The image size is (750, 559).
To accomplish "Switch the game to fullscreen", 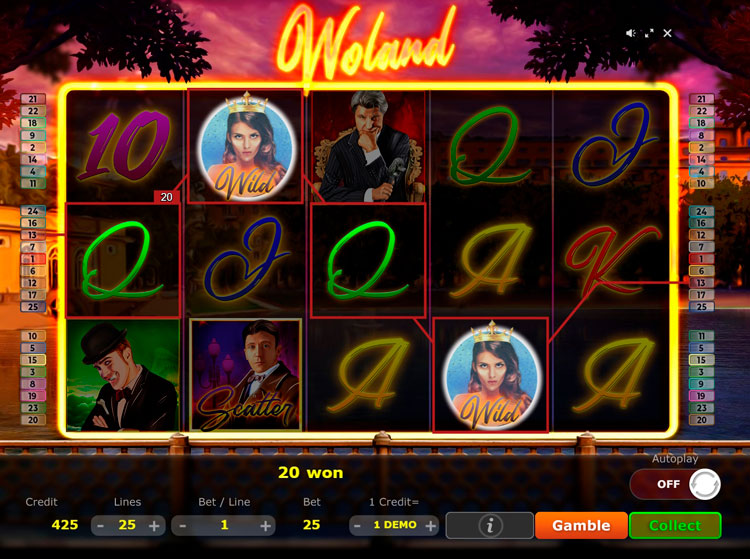I will pyautogui.click(x=649, y=33).
